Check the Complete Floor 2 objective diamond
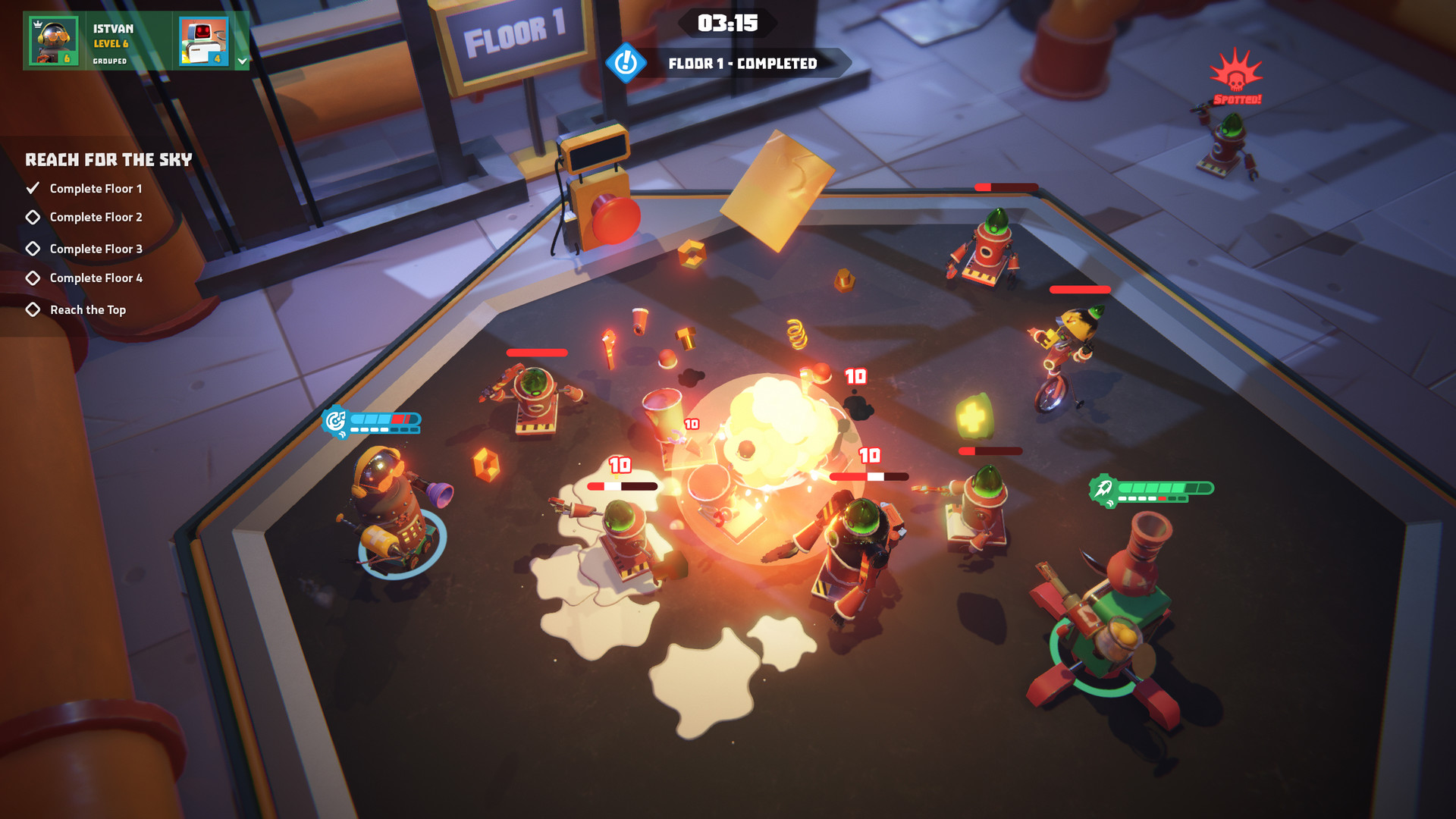Viewport: 1456px width, 819px height. (32, 218)
